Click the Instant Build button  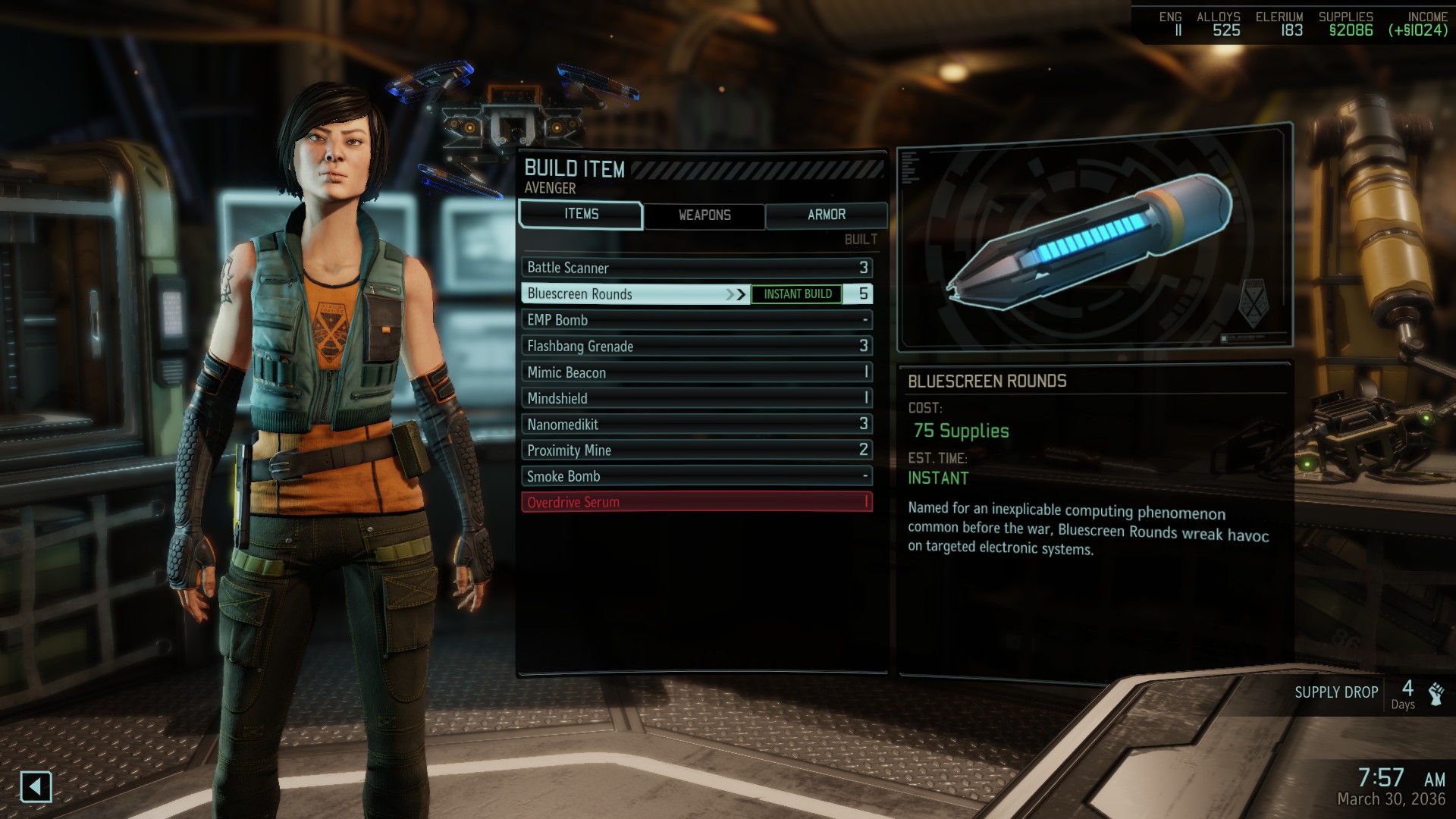pyautogui.click(x=797, y=294)
